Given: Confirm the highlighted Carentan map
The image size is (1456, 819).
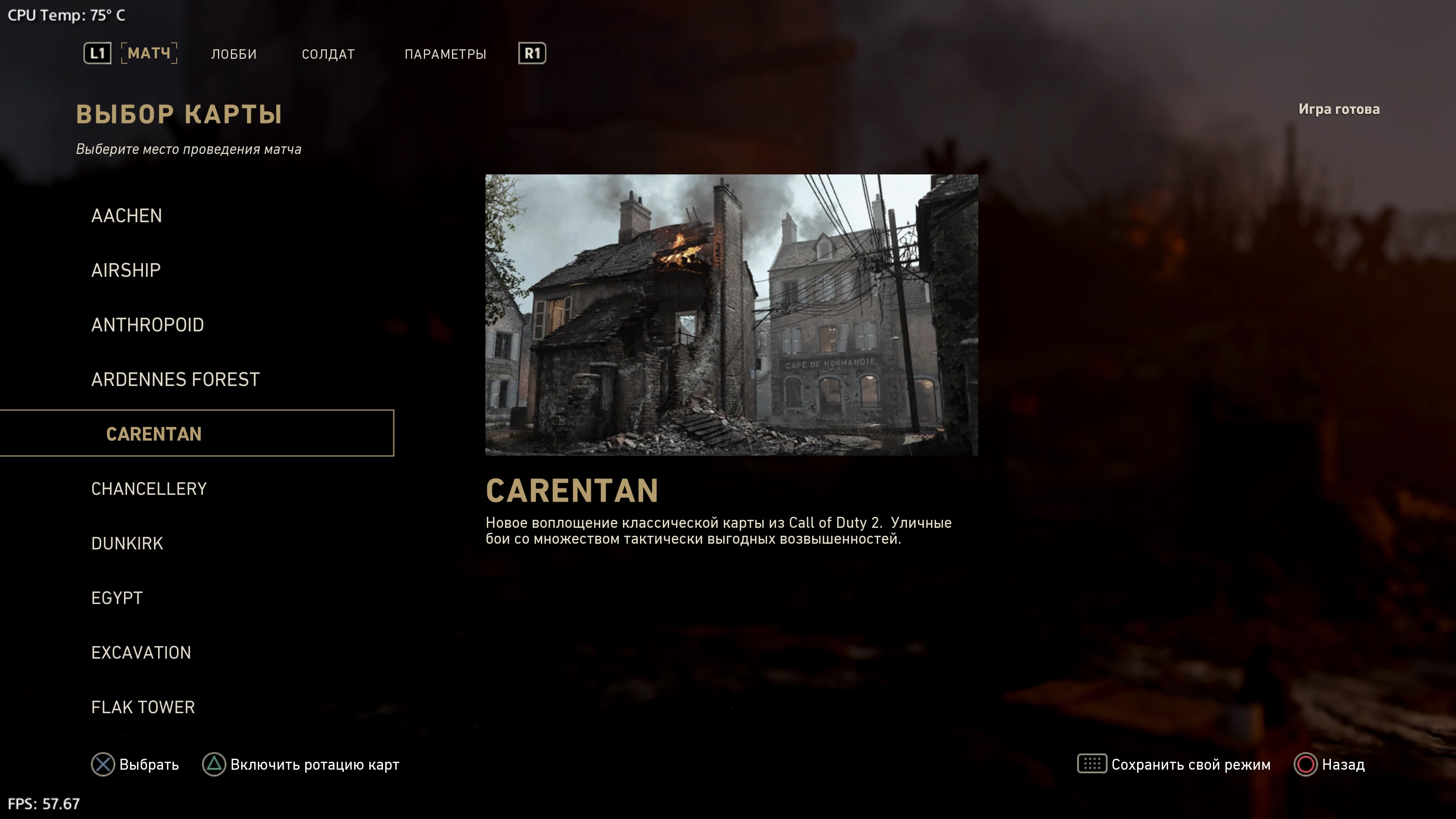Looking at the screenshot, I should pyautogui.click(x=154, y=433).
